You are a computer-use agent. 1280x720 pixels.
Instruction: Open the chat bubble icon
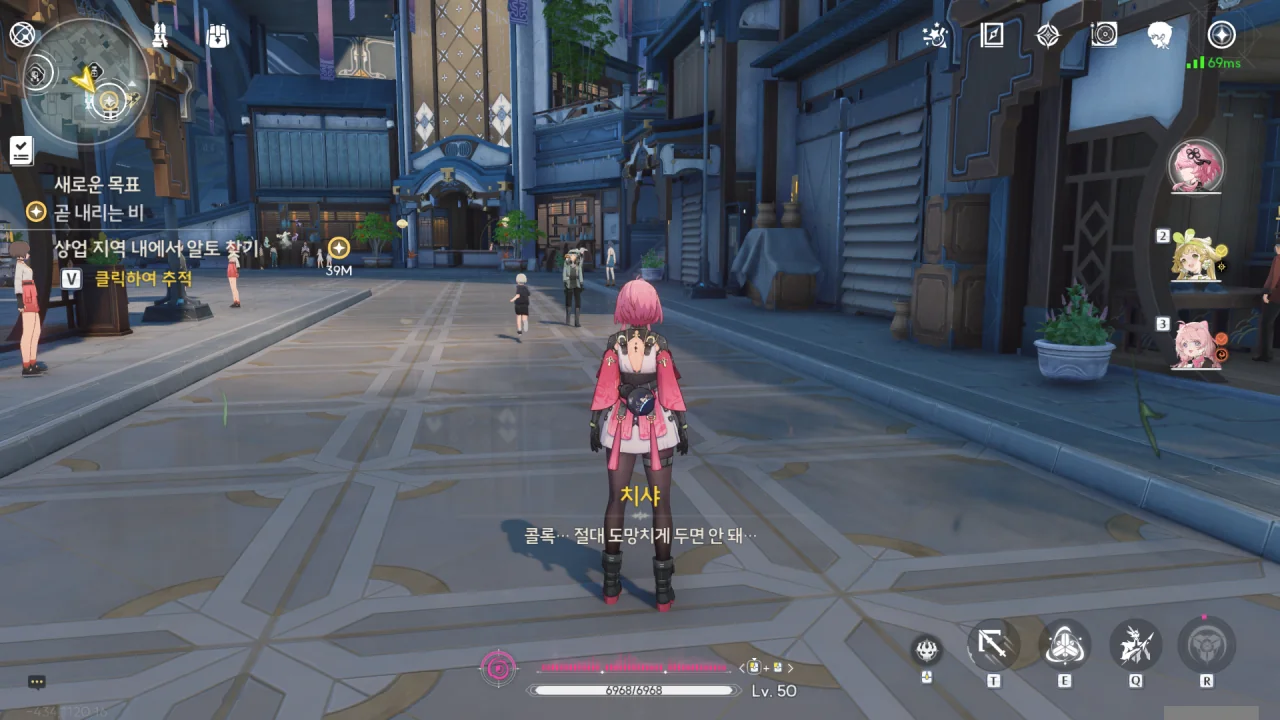pyautogui.click(x=37, y=682)
